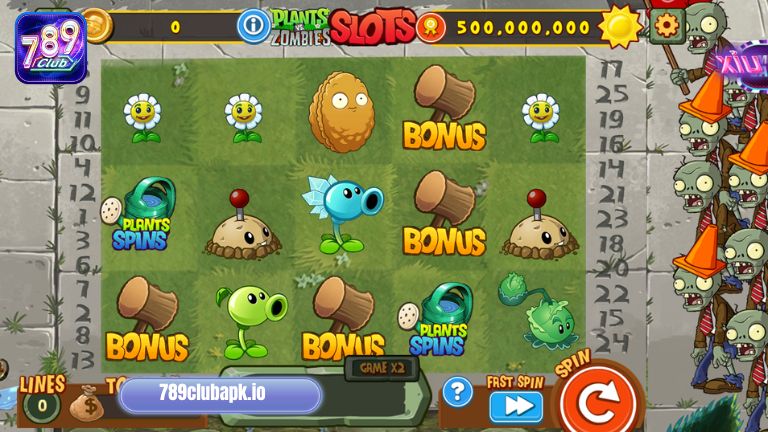The height and width of the screenshot is (432, 768).
Task: Click the 789 Club logo
Action: tap(49, 43)
